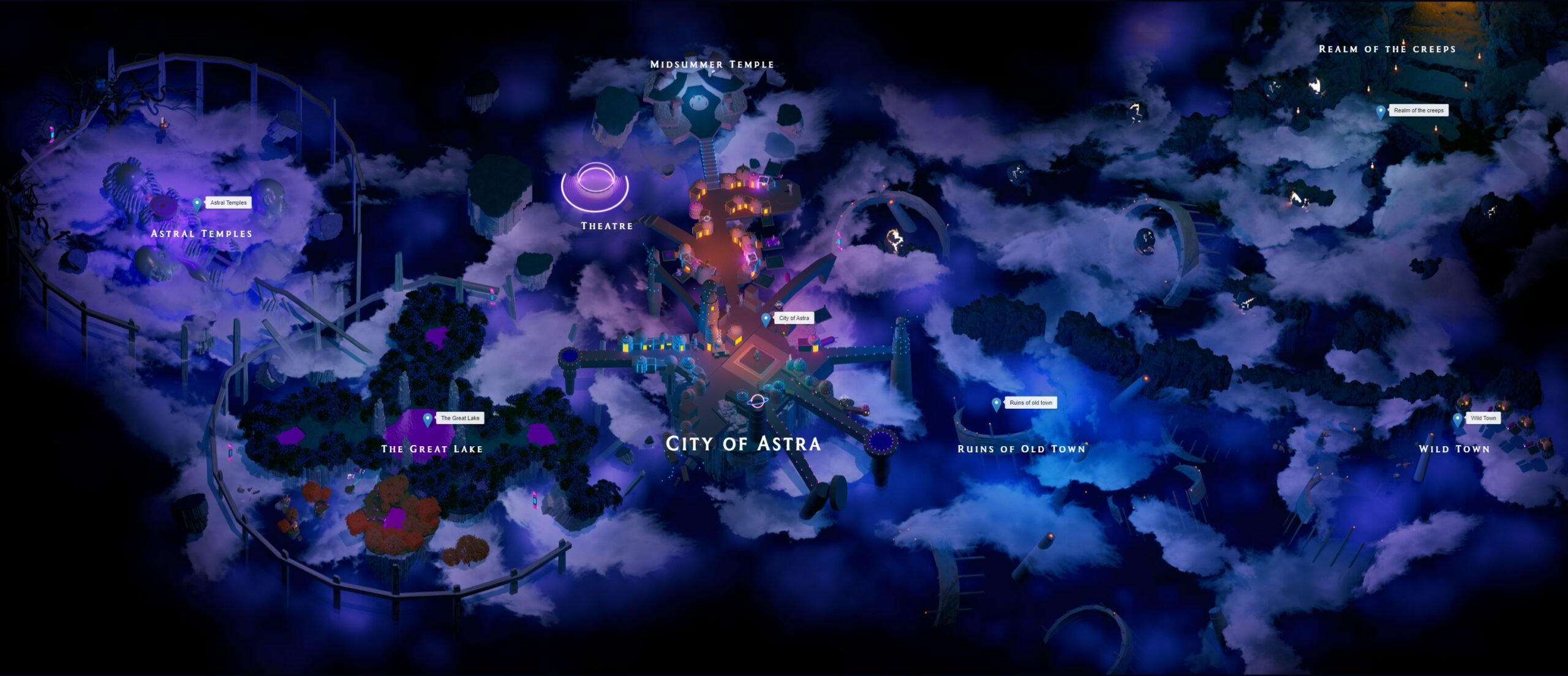Select the Astral Temples map marker
This screenshot has width=1568, height=676.
point(197,204)
